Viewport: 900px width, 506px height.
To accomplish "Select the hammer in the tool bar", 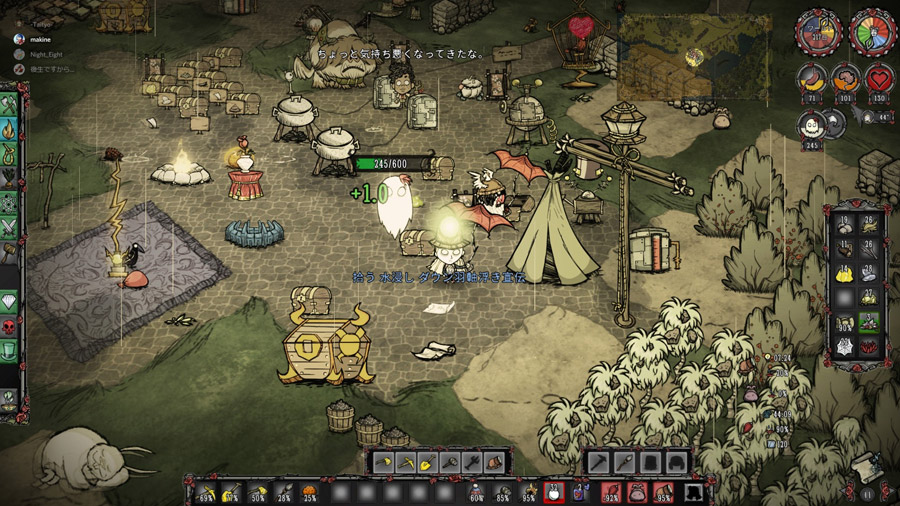I will coord(450,463).
